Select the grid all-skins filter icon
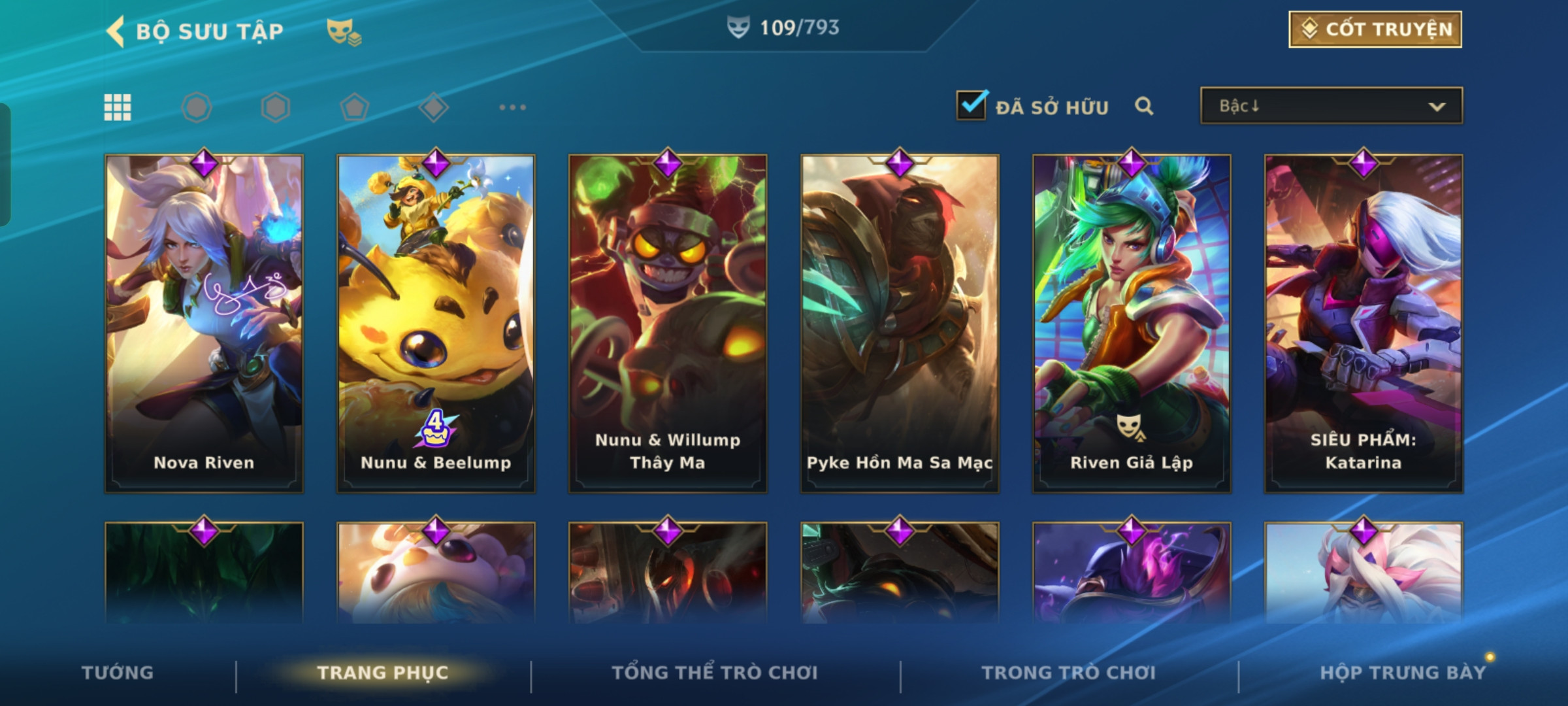The height and width of the screenshot is (706, 1568). pos(118,107)
